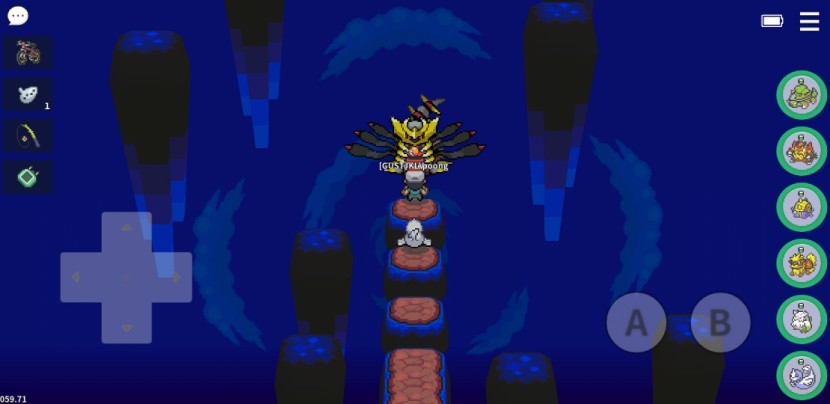830x404 pixels.
Task: Open the hamburger main menu
Action: [x=809, y=21]
